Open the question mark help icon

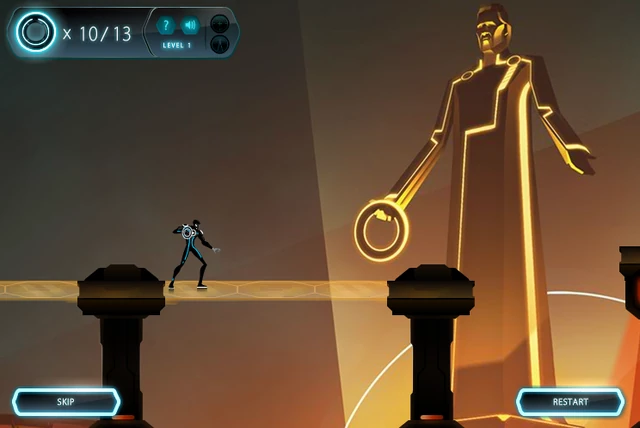[166, 26]
